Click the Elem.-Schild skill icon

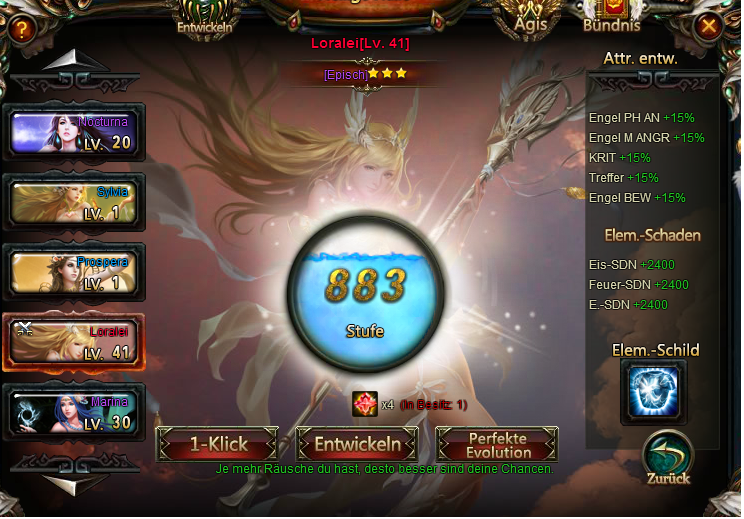(x=654, y=391)
